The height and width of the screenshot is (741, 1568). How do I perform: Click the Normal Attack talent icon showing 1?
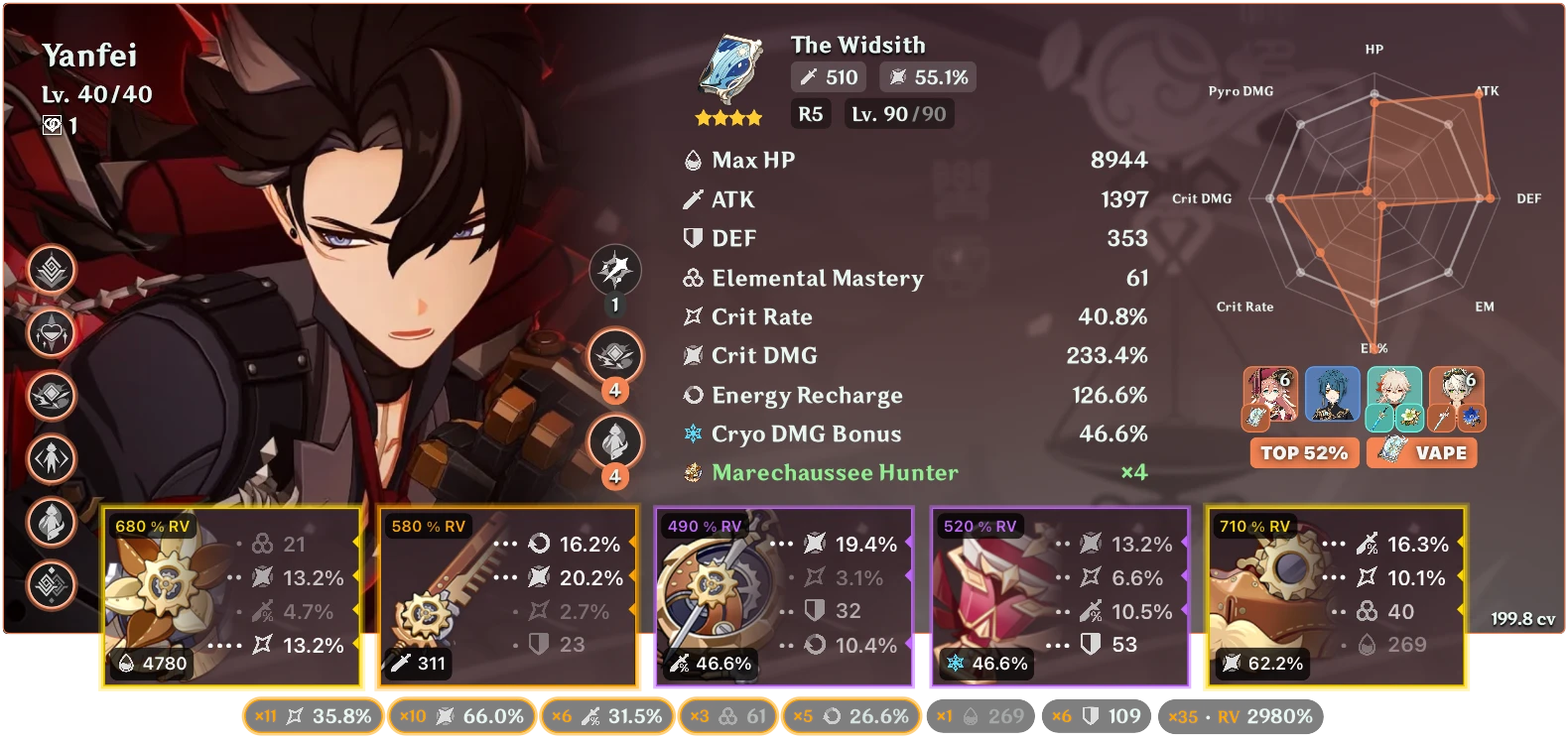coord(615,270)
